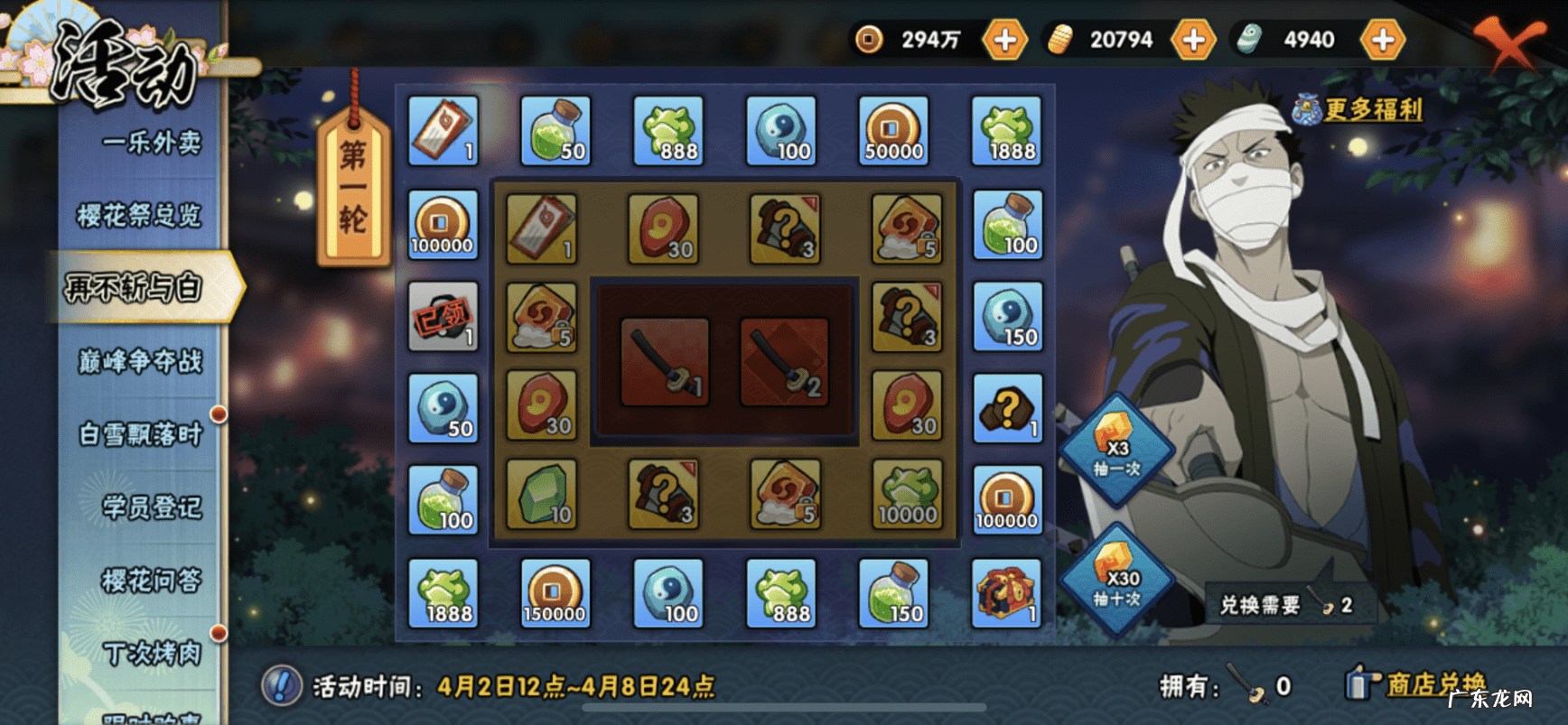The image size is (1568, 725).
Task: Add more copper coins with plus button
Action: (x=1004, y=40)
